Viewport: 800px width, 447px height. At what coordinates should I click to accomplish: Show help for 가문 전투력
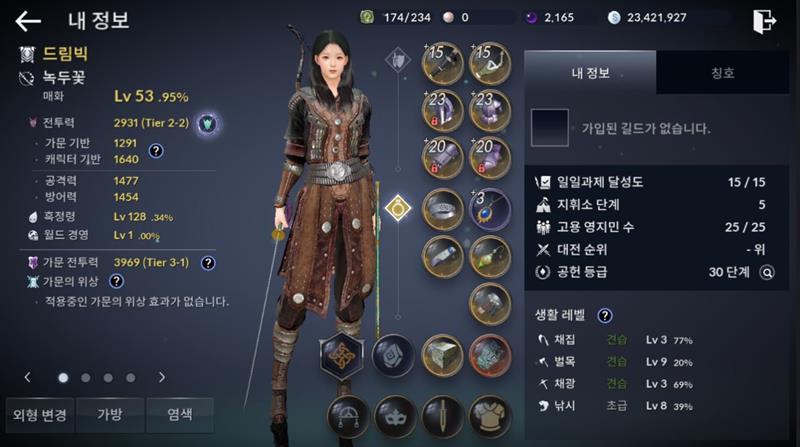208,263
